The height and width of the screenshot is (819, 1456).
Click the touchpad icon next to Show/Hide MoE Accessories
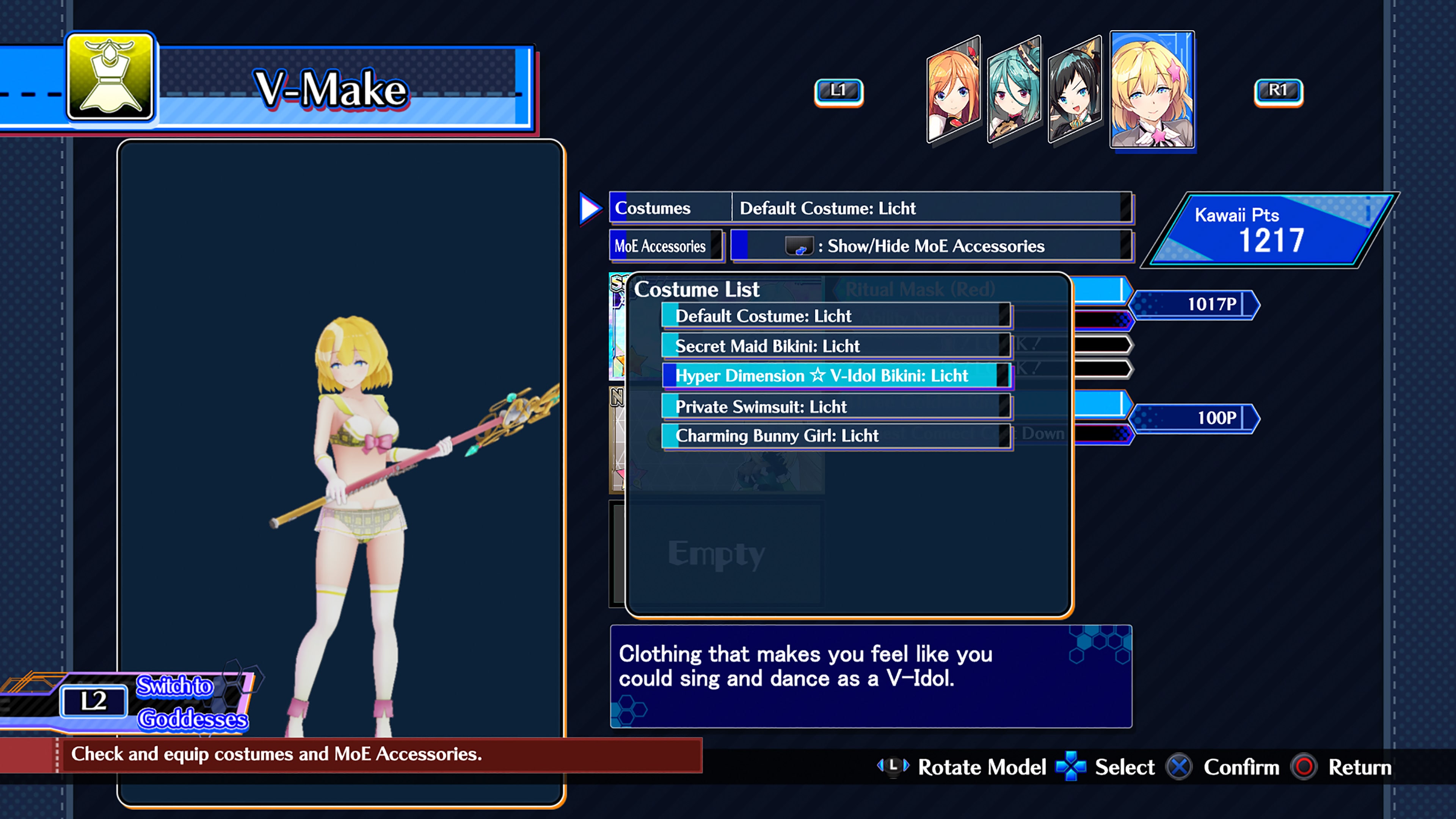pos(800,246)
